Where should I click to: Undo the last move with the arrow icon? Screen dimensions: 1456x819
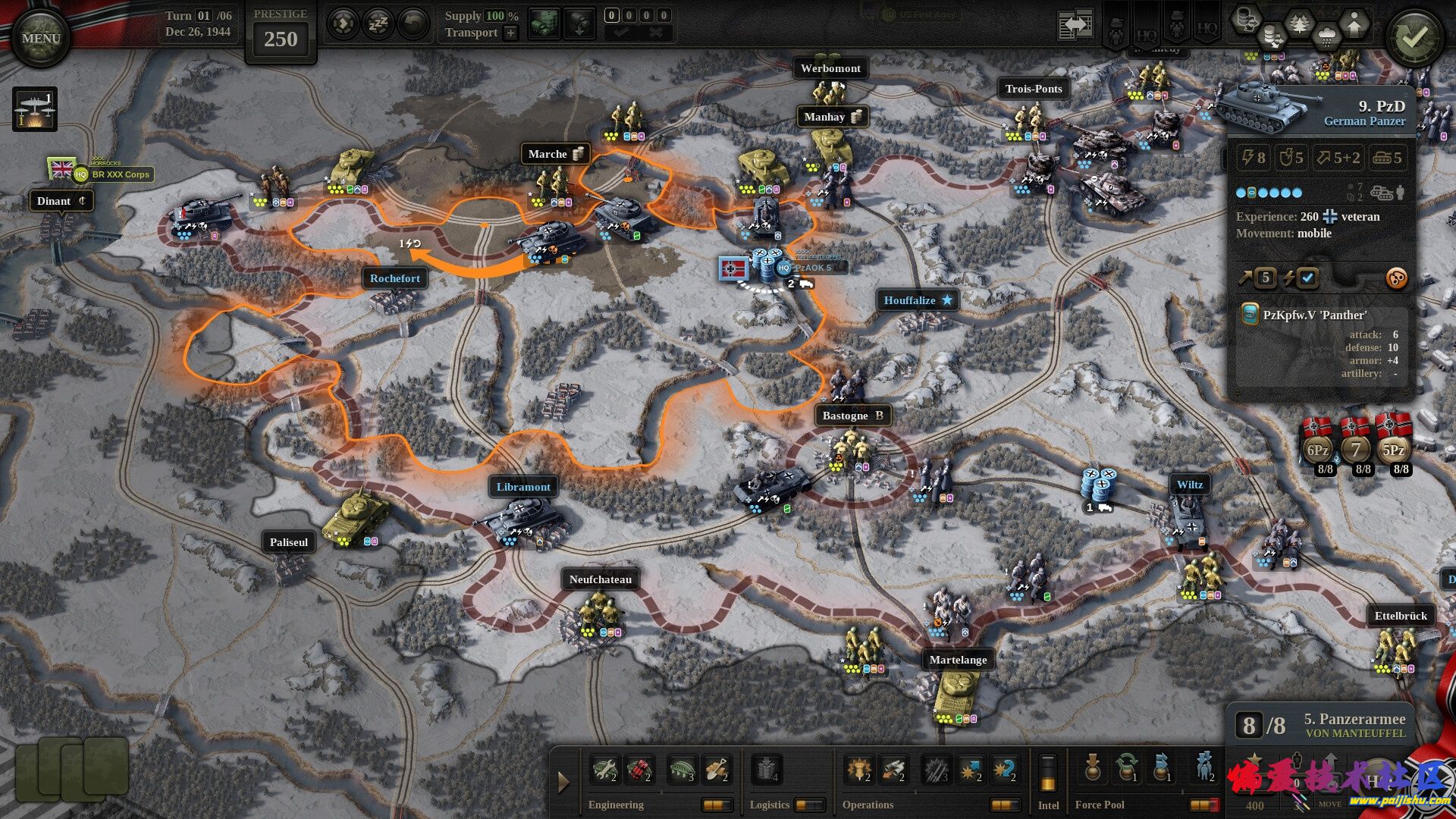[413, 25]
